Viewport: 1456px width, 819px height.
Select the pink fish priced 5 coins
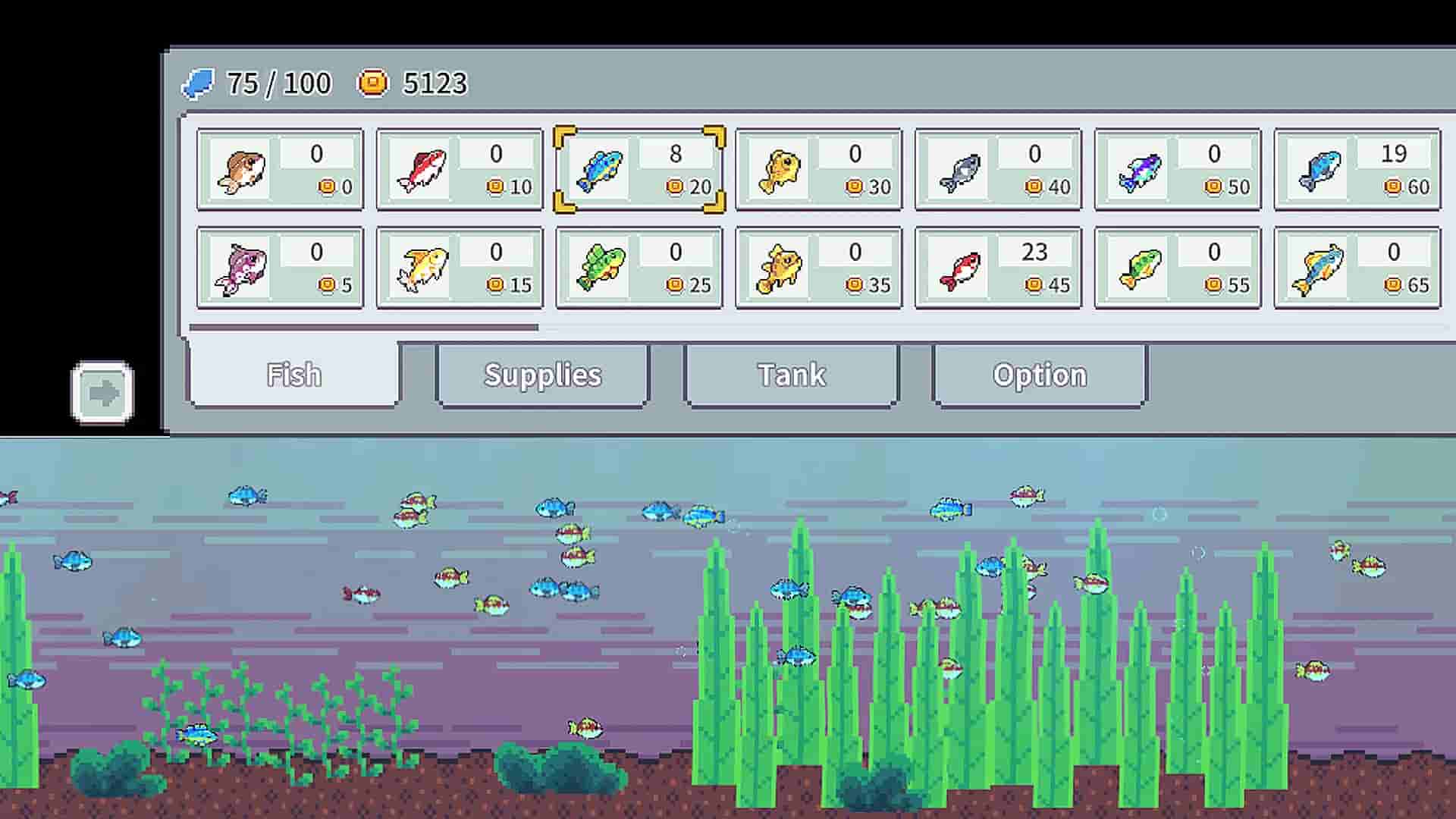point(279,267)
